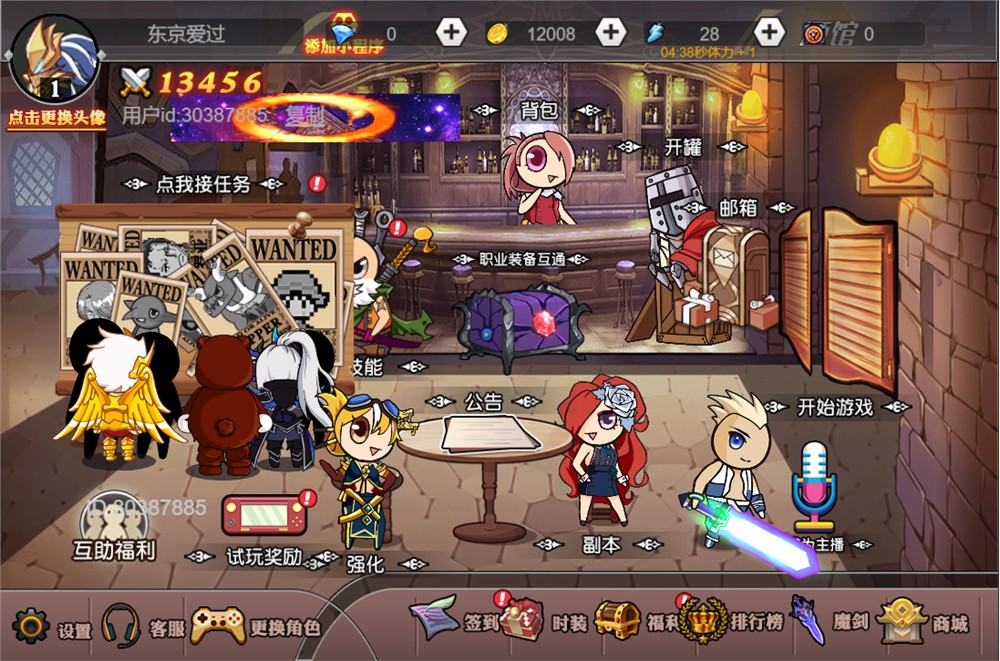Image resolution: width=1000 pixels, height=661 pixels.
Task: Open the 公告 announcements
Action: [x=484, y=402]
